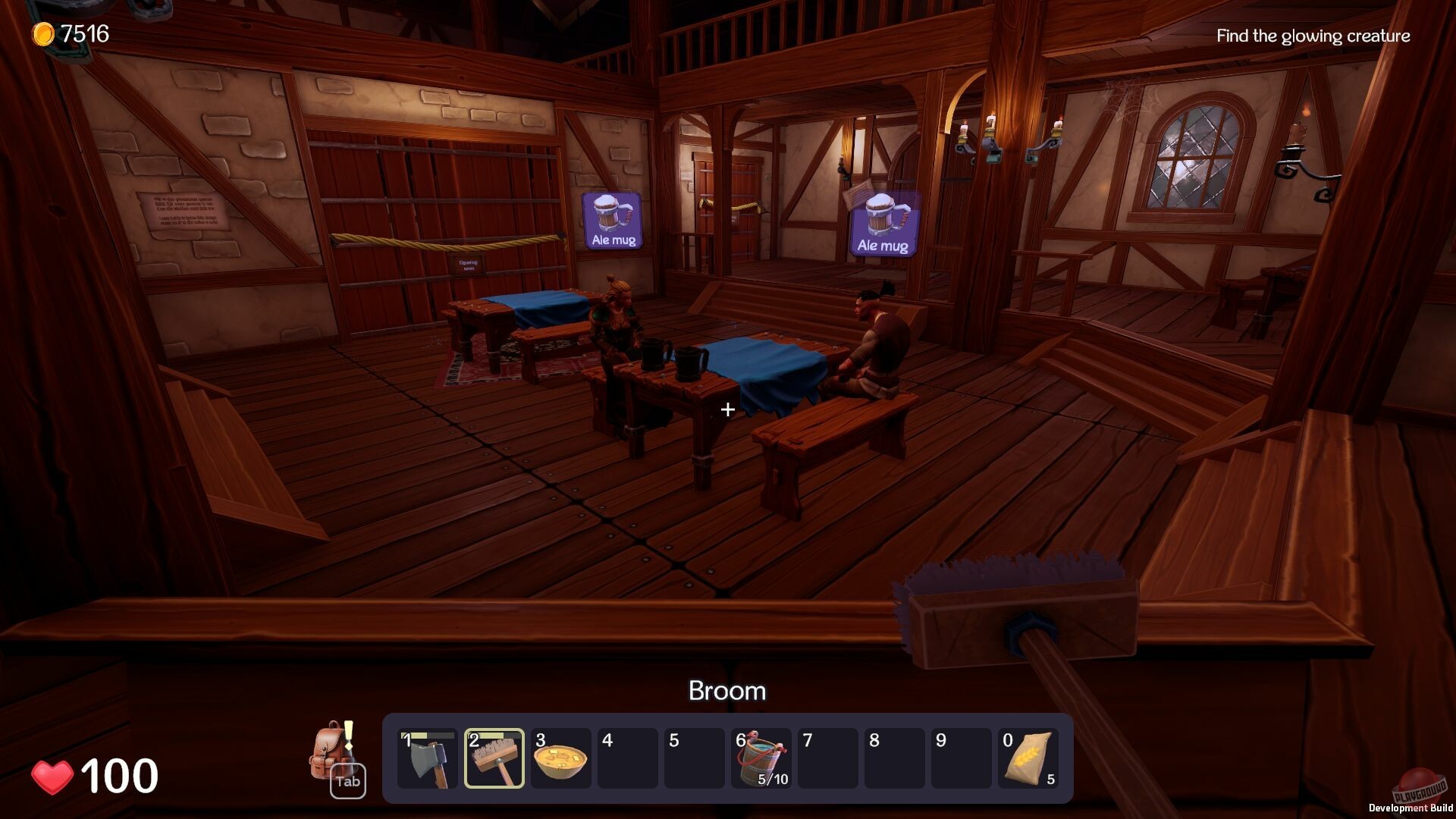Click the right Ale mug sign
The height and width of the screenshot is (819, 1456).
[x=882, y=221]
